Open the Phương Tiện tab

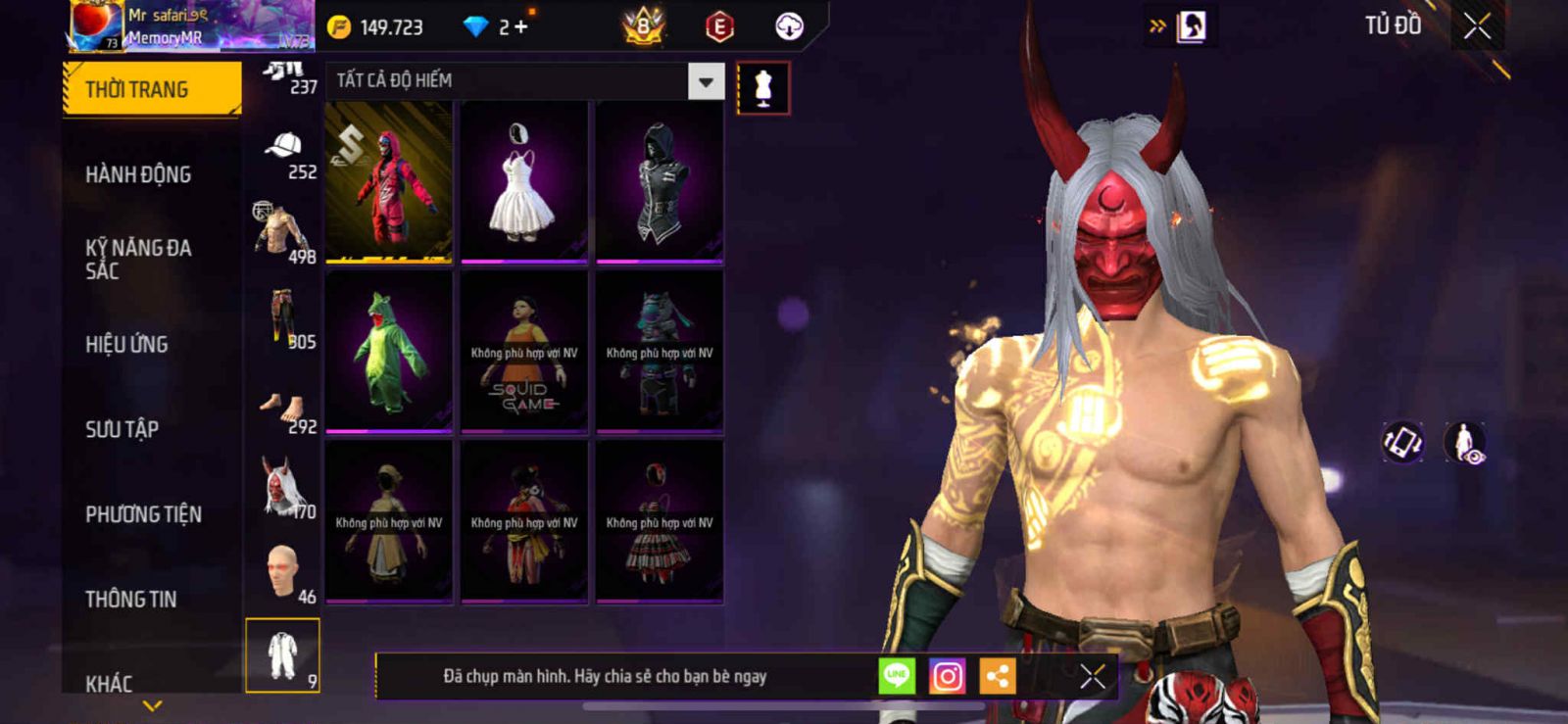pyautogui.click(x=143, y=514)
